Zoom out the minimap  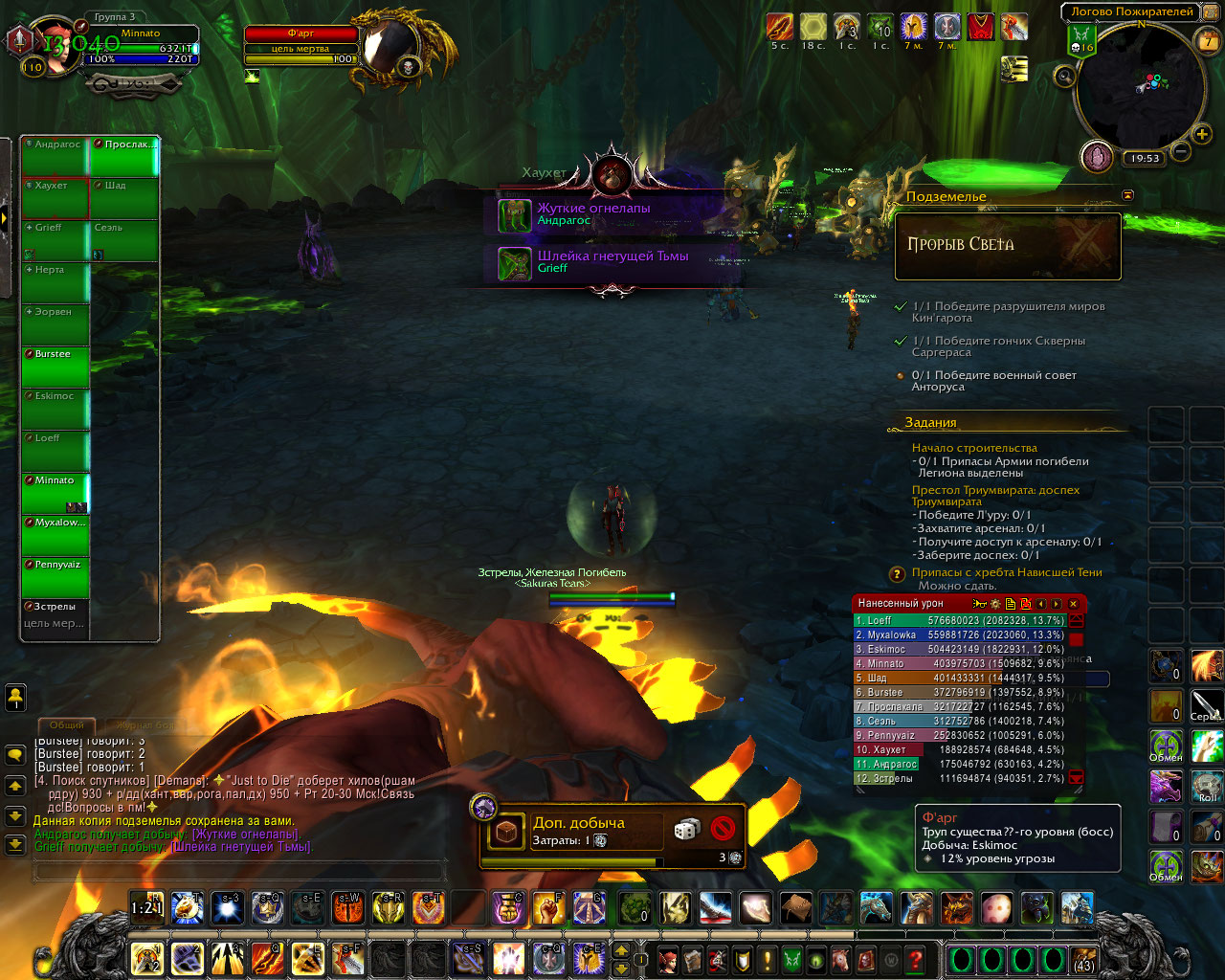[x=1180, y=152]
